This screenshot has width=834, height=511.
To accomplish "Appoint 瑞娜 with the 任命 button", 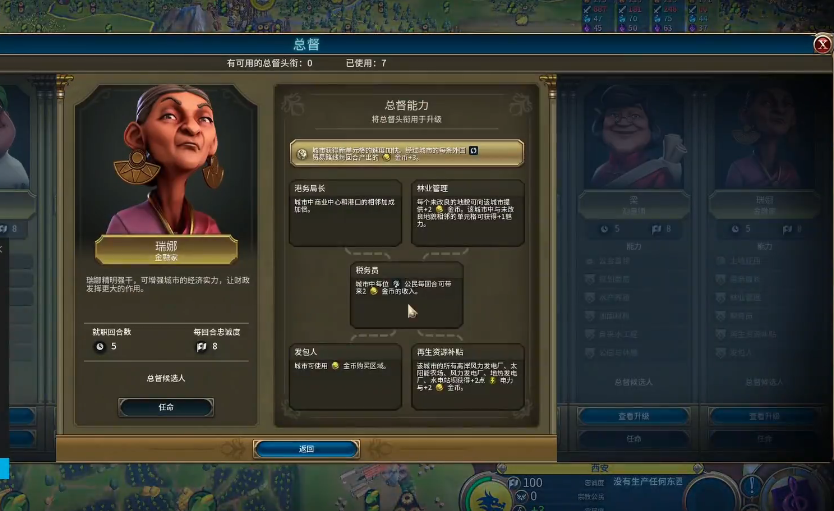I will (x=166, y=407).
